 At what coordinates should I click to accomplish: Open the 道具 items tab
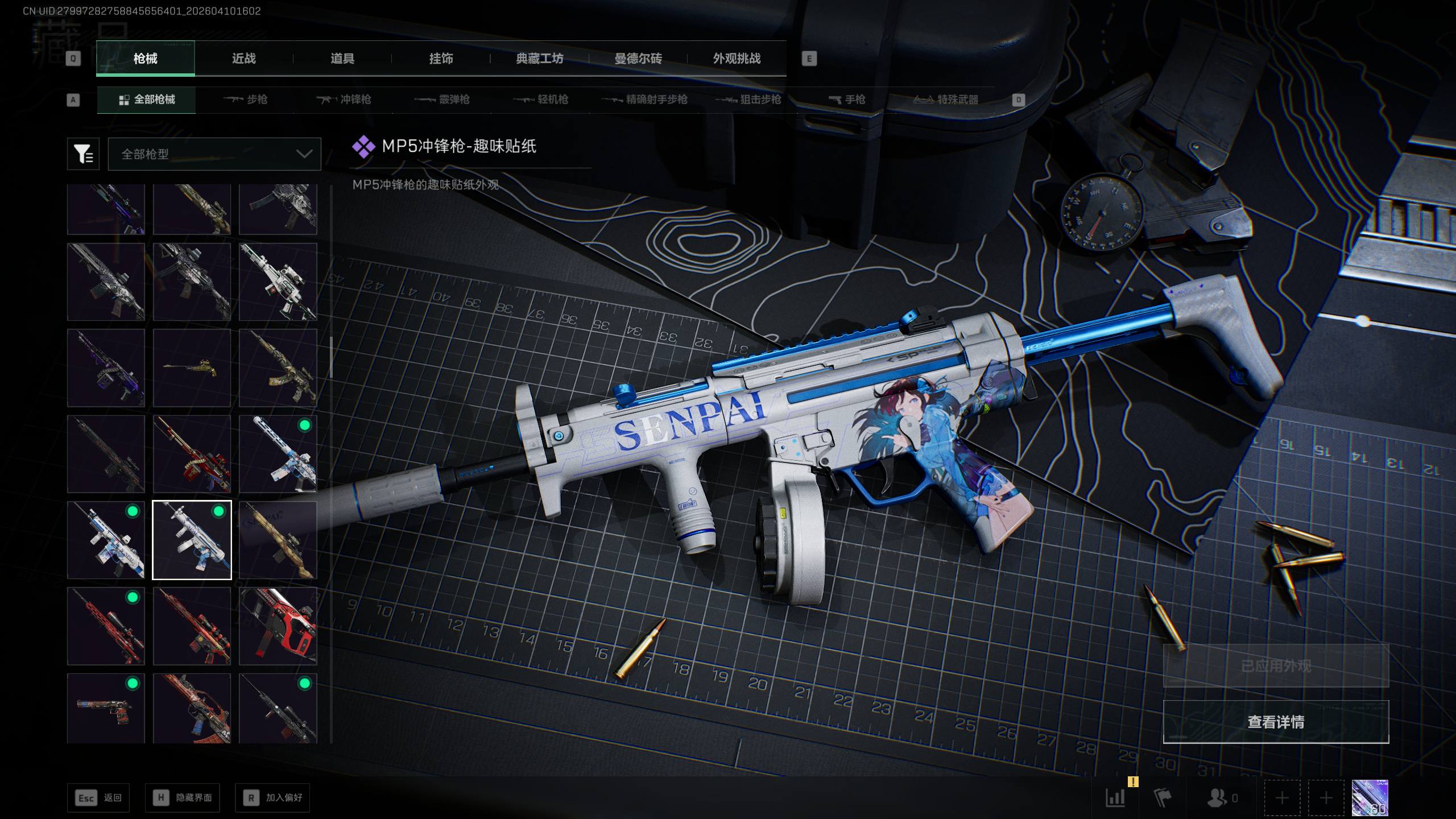coord(342,59)
